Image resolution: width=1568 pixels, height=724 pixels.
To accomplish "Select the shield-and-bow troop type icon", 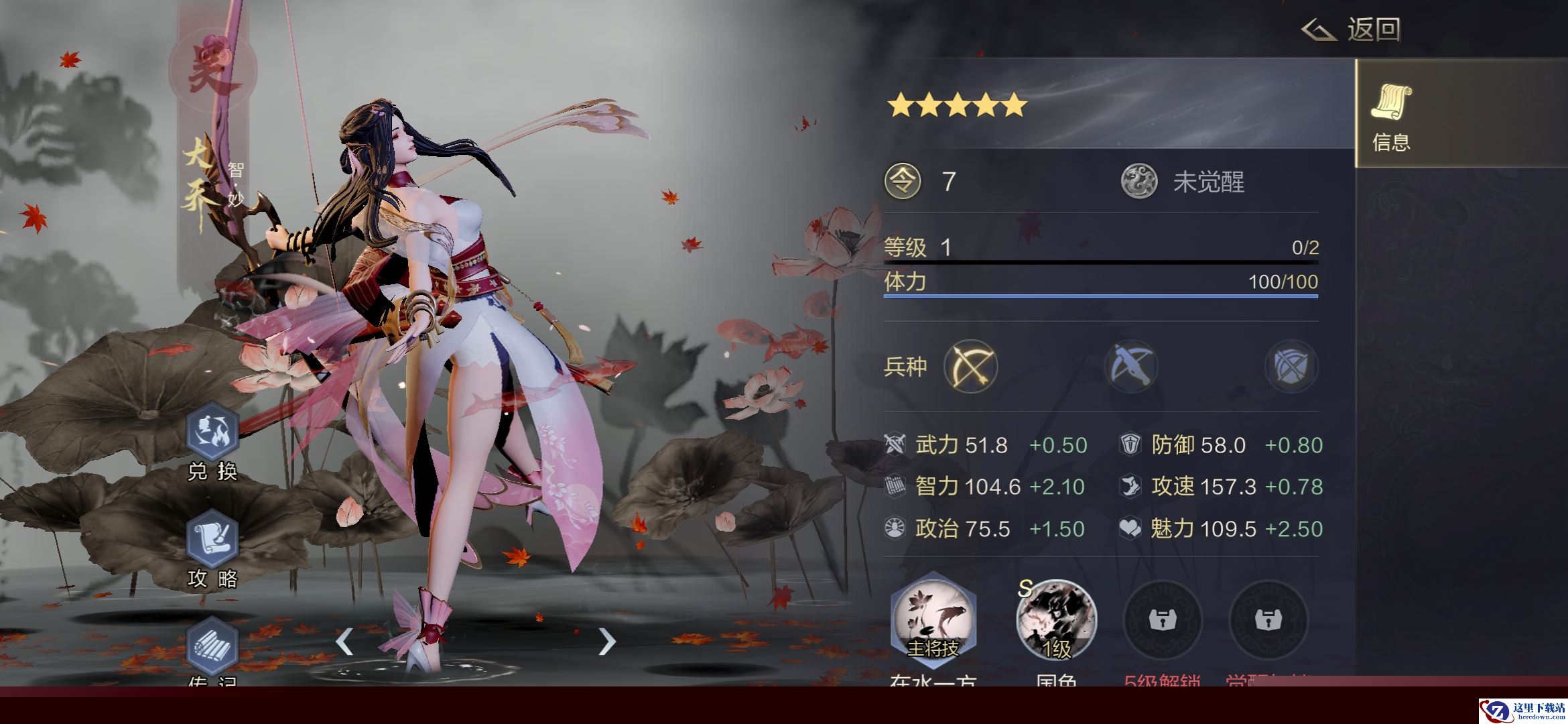I will [x=1291, y=366].
